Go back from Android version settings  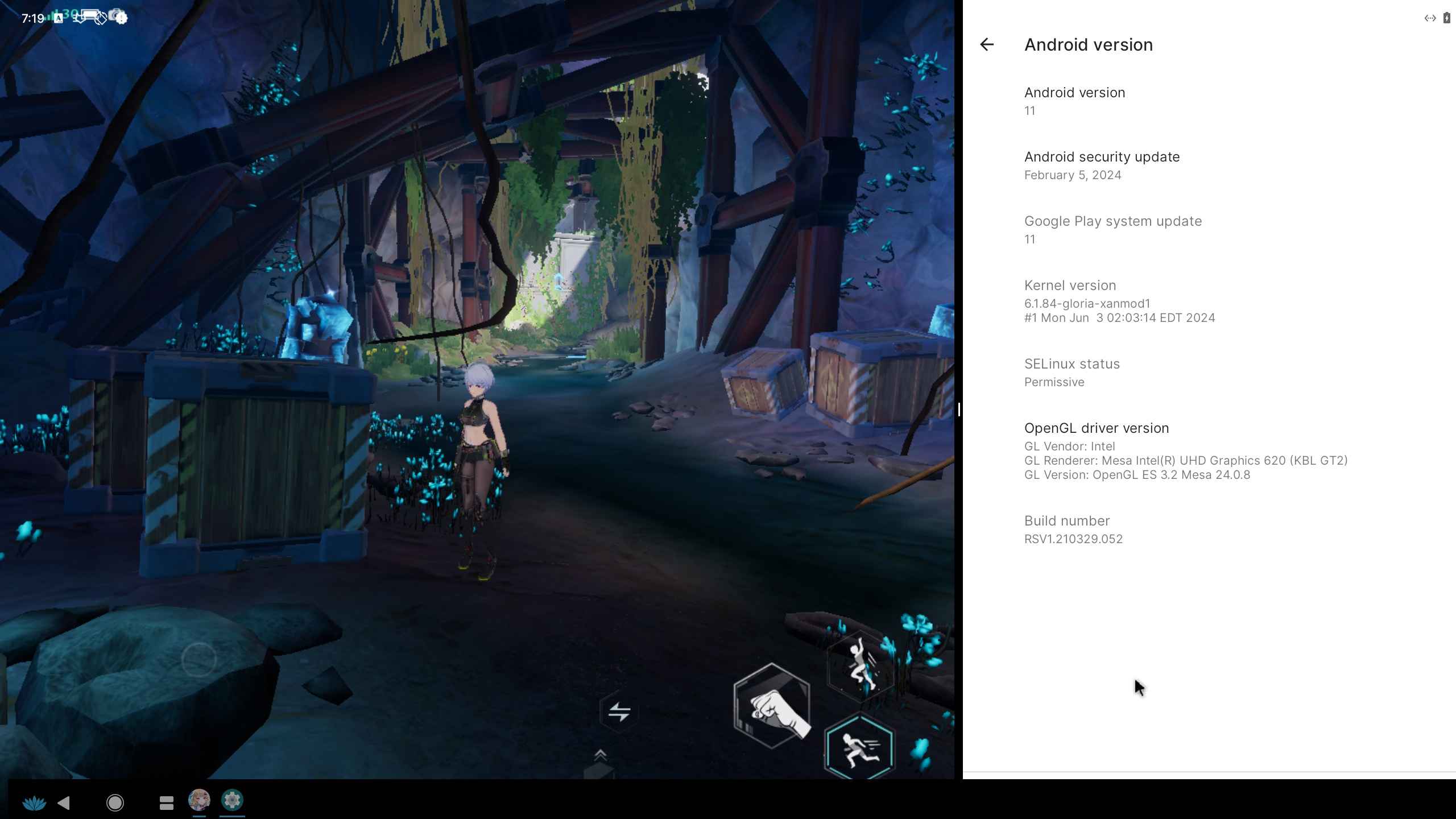[x=987, y=44]
